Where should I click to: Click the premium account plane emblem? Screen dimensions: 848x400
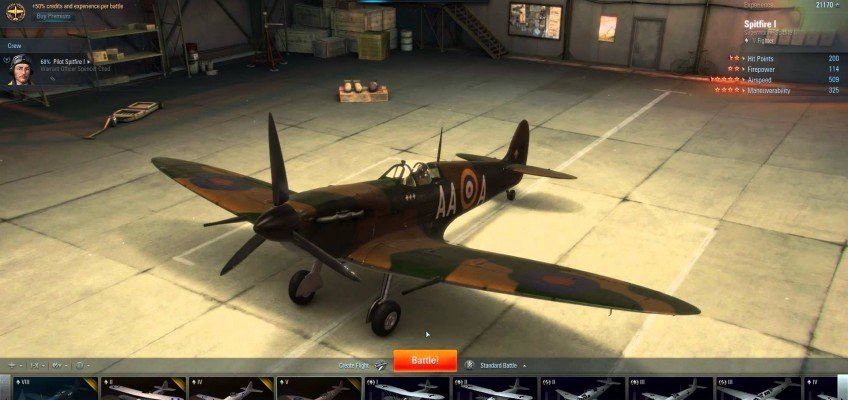(16, 12)
